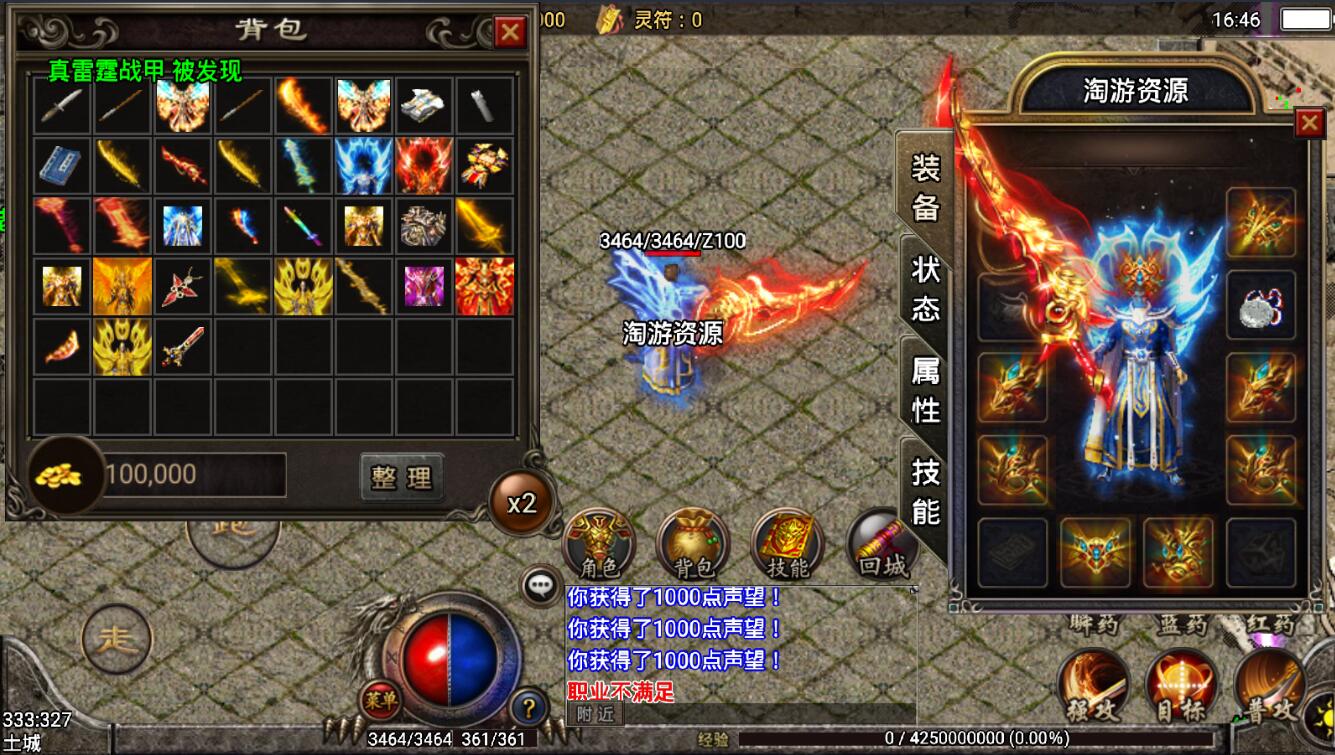Close the 背包 backpack window
The width and height of the screenshot is (1335, 755).
510,32
